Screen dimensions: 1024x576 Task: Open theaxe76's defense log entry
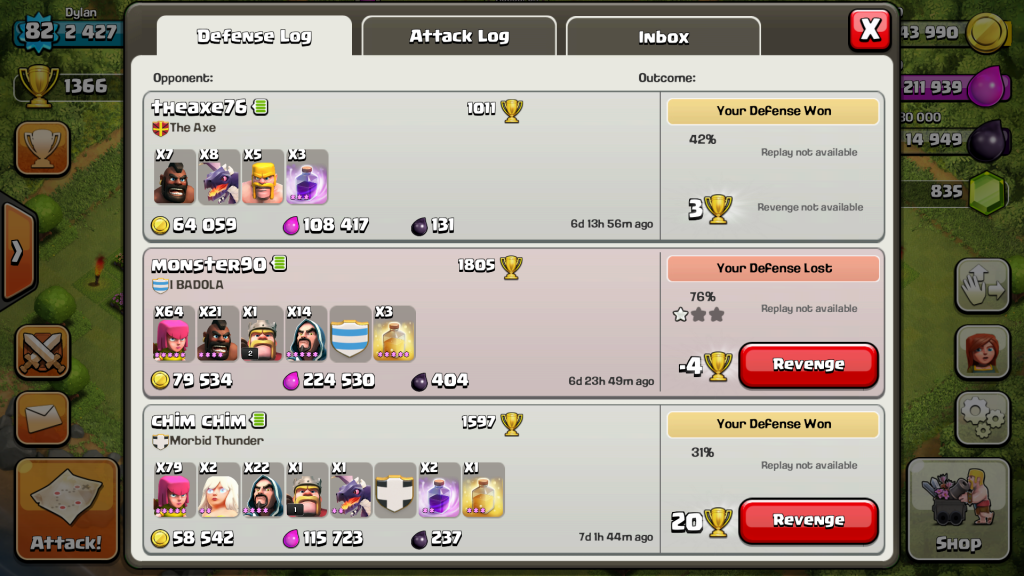[x=405, y=166]
